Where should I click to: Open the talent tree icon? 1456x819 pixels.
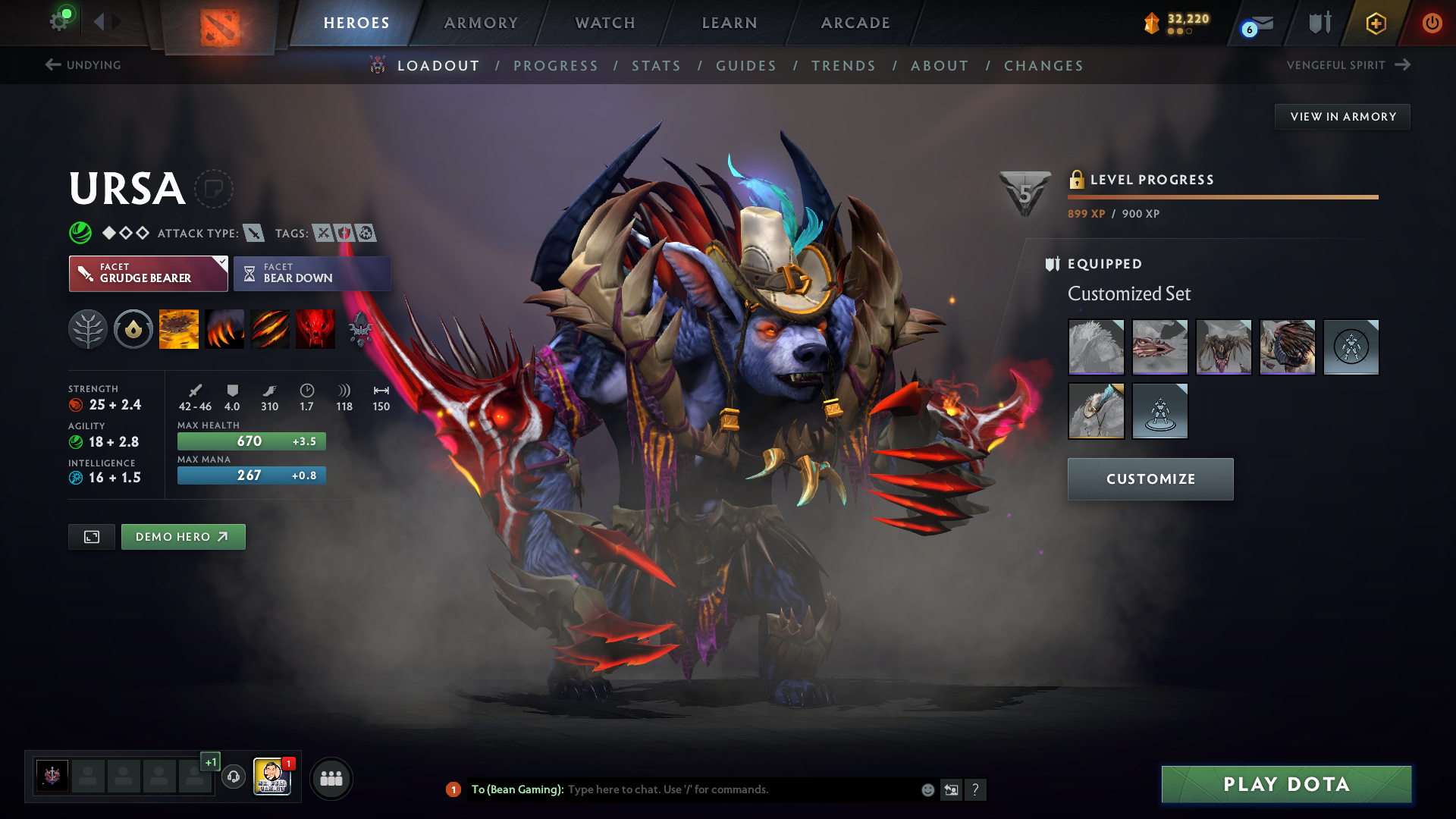[88, 329]
